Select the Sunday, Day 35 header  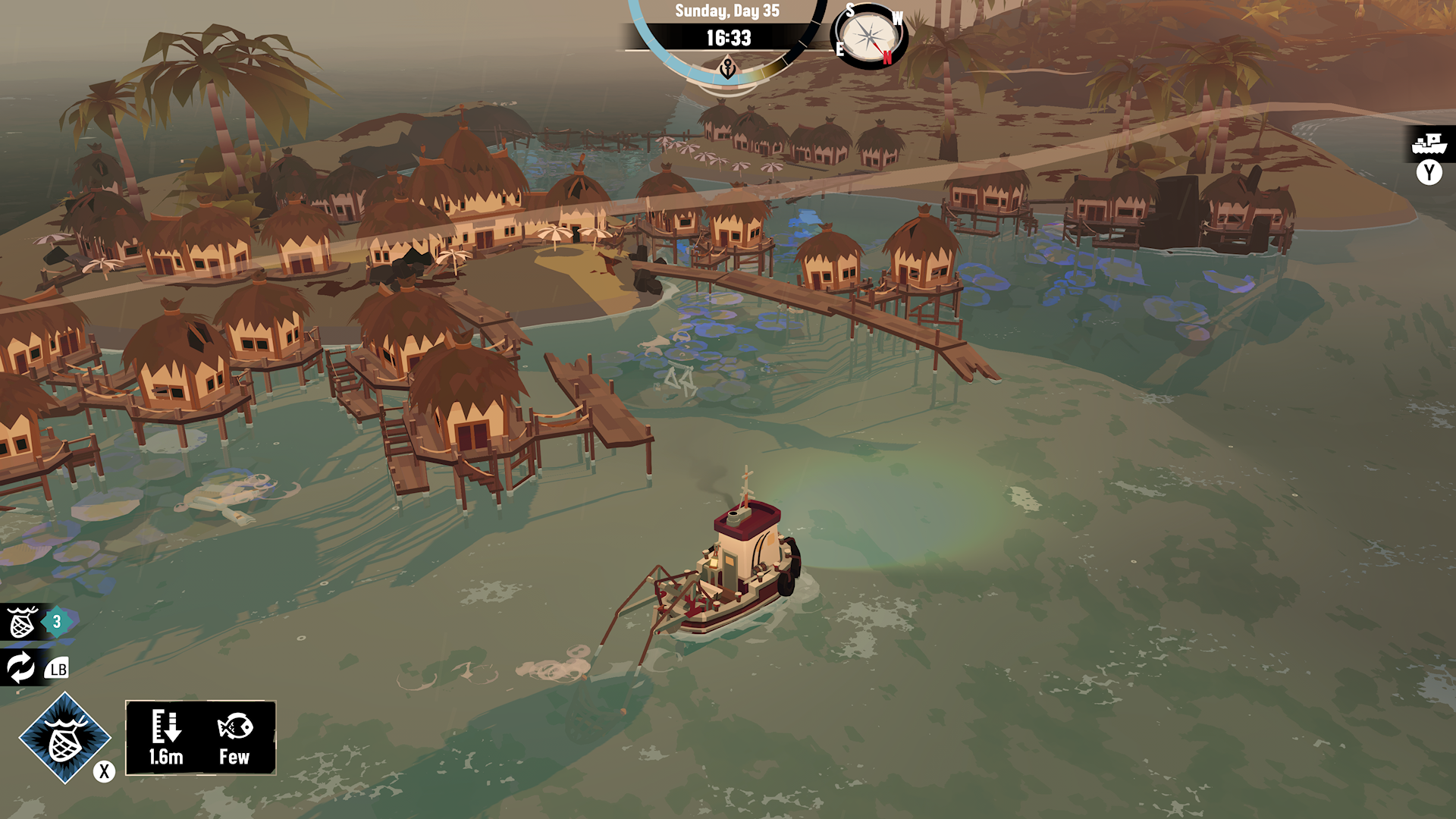(x=729, y=11)
